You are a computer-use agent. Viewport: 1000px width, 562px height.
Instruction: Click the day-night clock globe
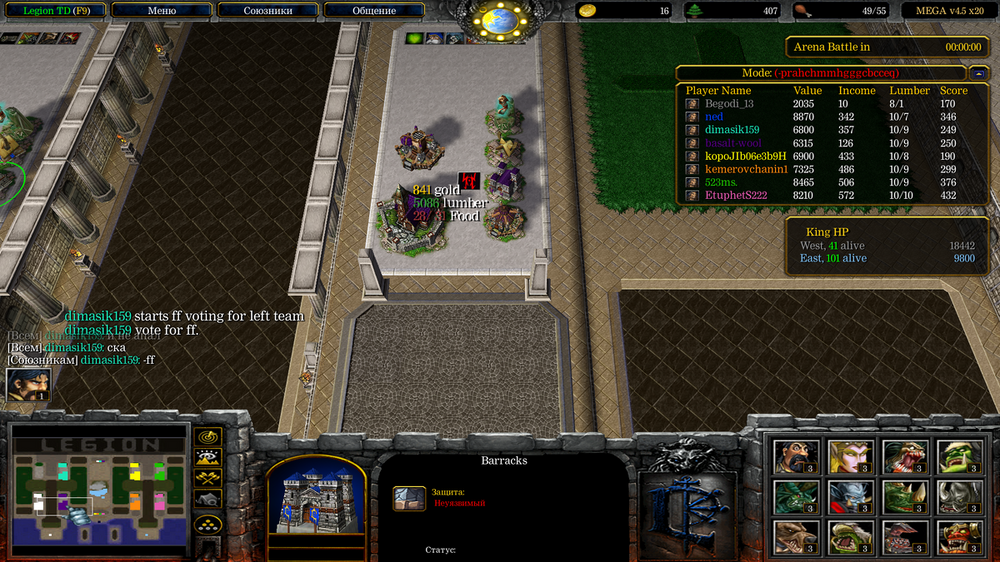coord(498,20)
